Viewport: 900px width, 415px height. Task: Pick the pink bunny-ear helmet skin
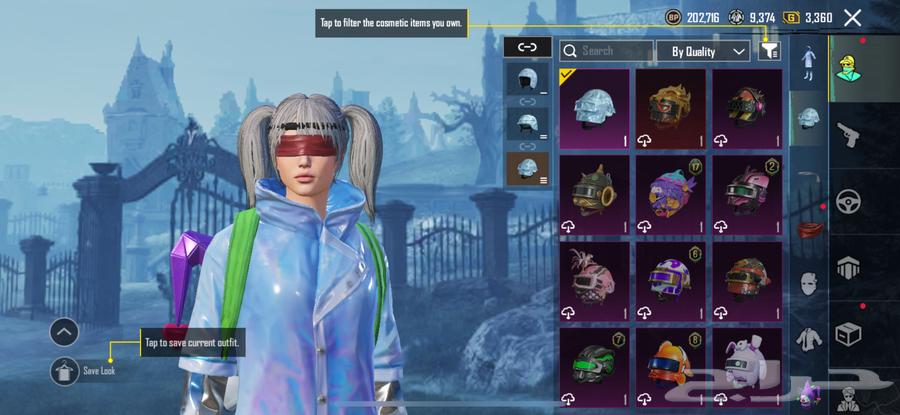click(x=594, y=280)
